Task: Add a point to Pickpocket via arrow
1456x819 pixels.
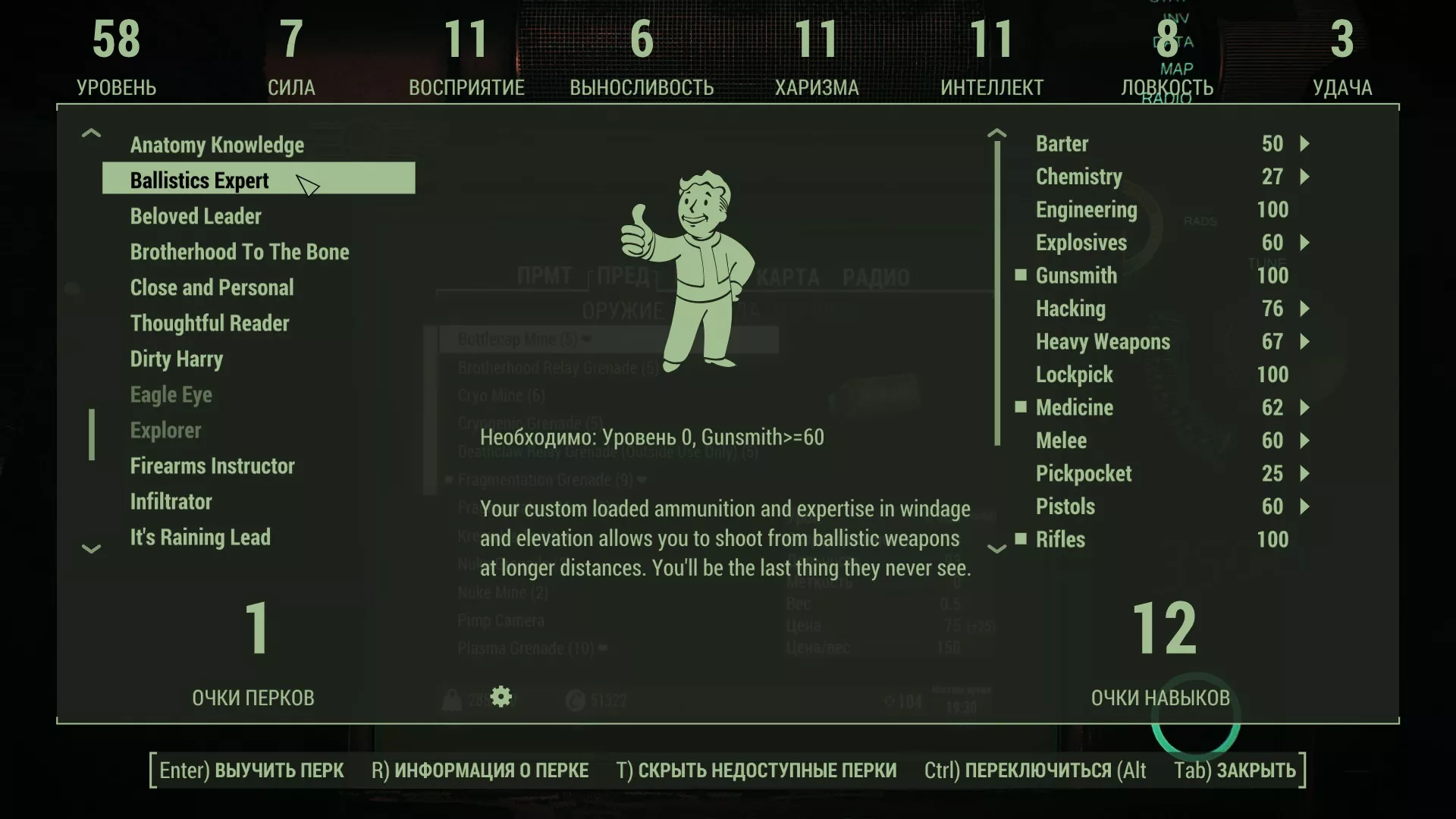Action: click(1304, 474)
